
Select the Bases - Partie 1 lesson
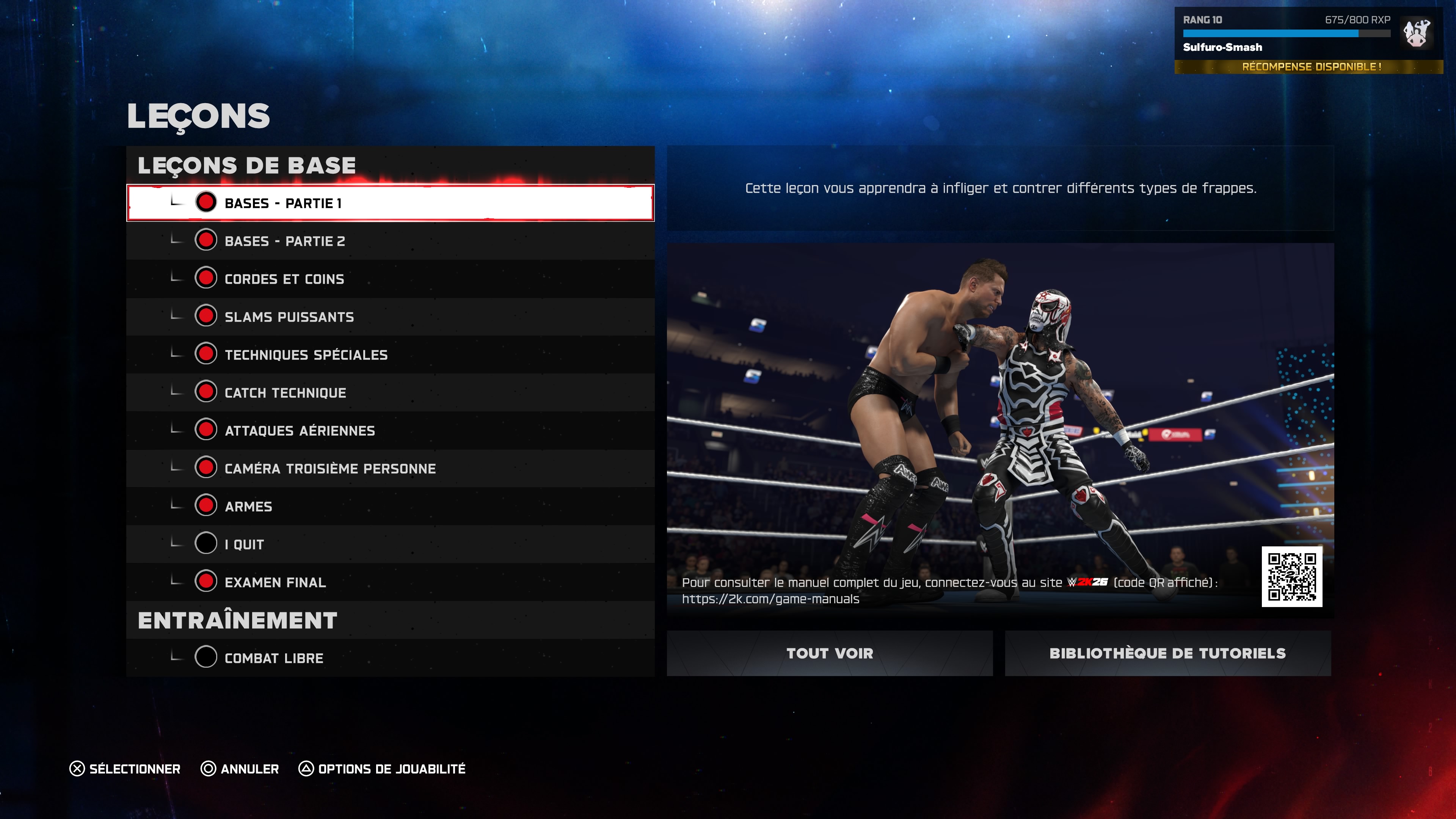(x=390, y=203)
